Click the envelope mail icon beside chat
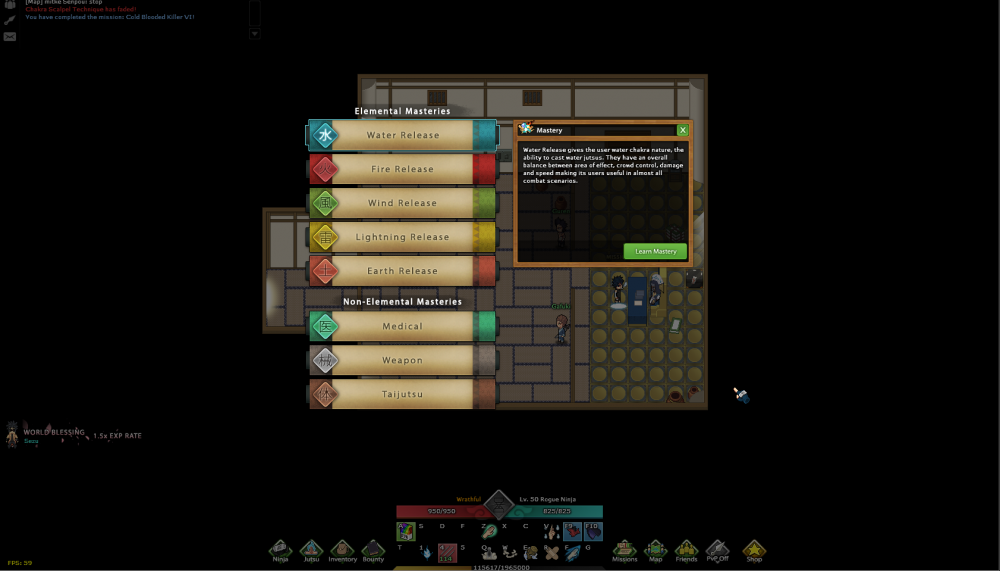This screenshot has width=1000, height=571. pyautogui.click(x=10, y=37)
